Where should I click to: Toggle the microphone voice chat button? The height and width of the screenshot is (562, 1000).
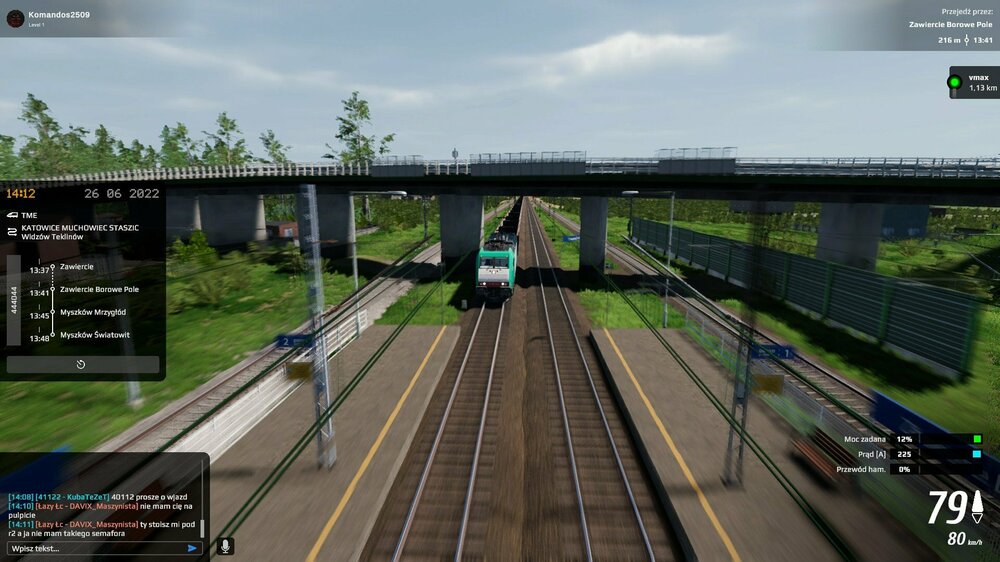(225, 546)
